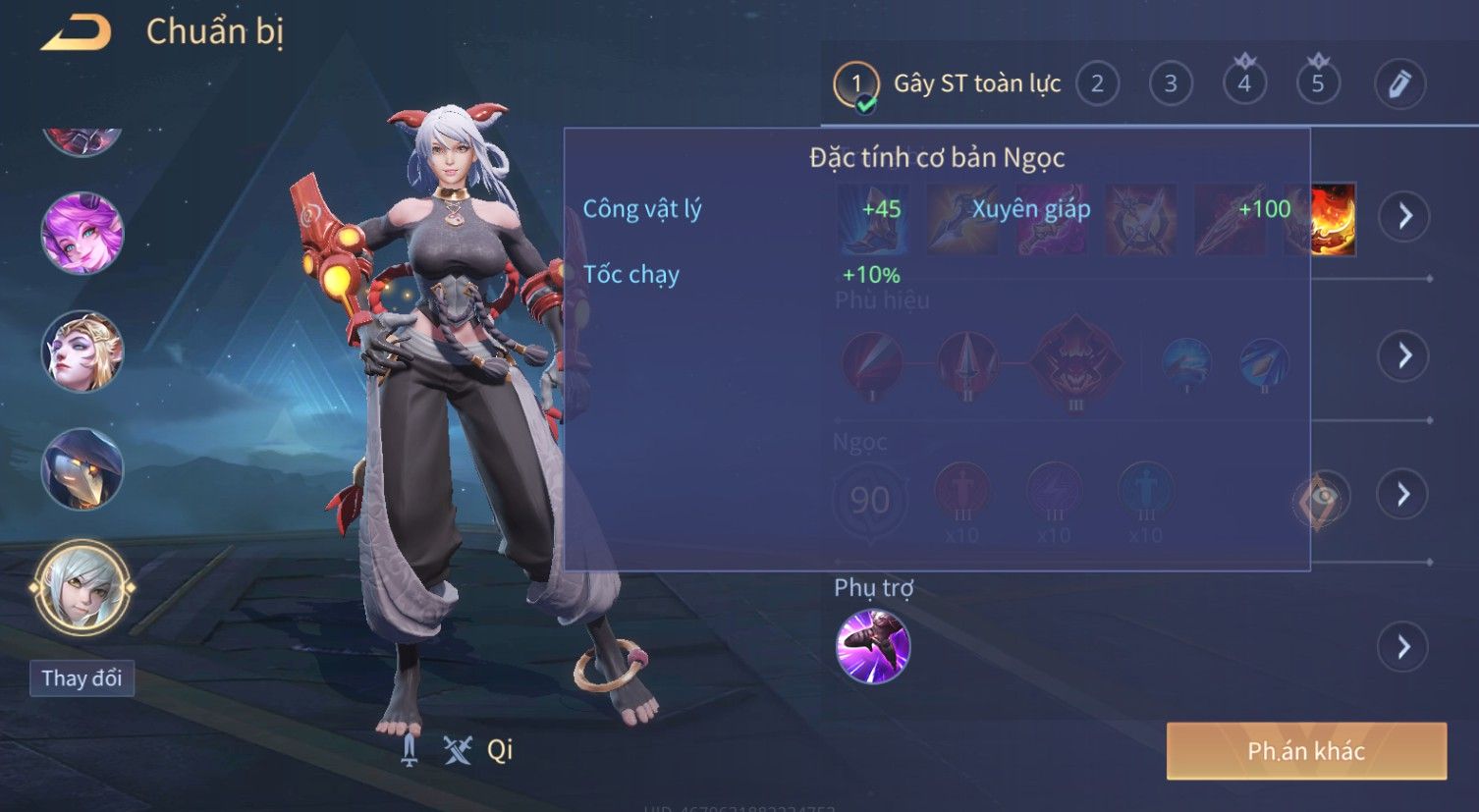Select the Phụ trợ support skill icon
This screenshot has width=1479, height=812.
pyautogui.click(x=872, y=646)
